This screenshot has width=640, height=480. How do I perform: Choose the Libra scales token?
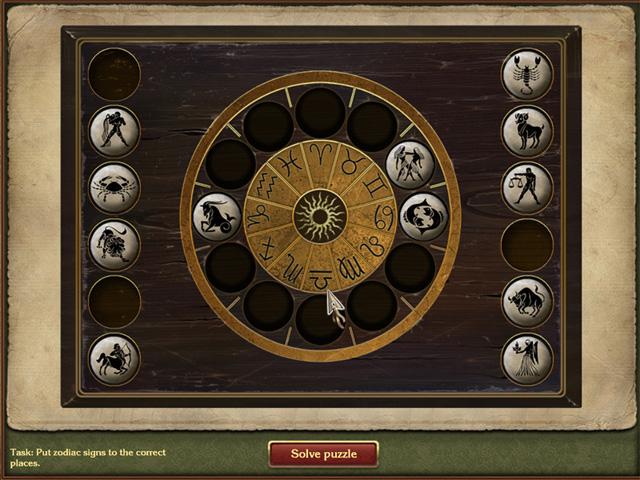pos(527,188)
